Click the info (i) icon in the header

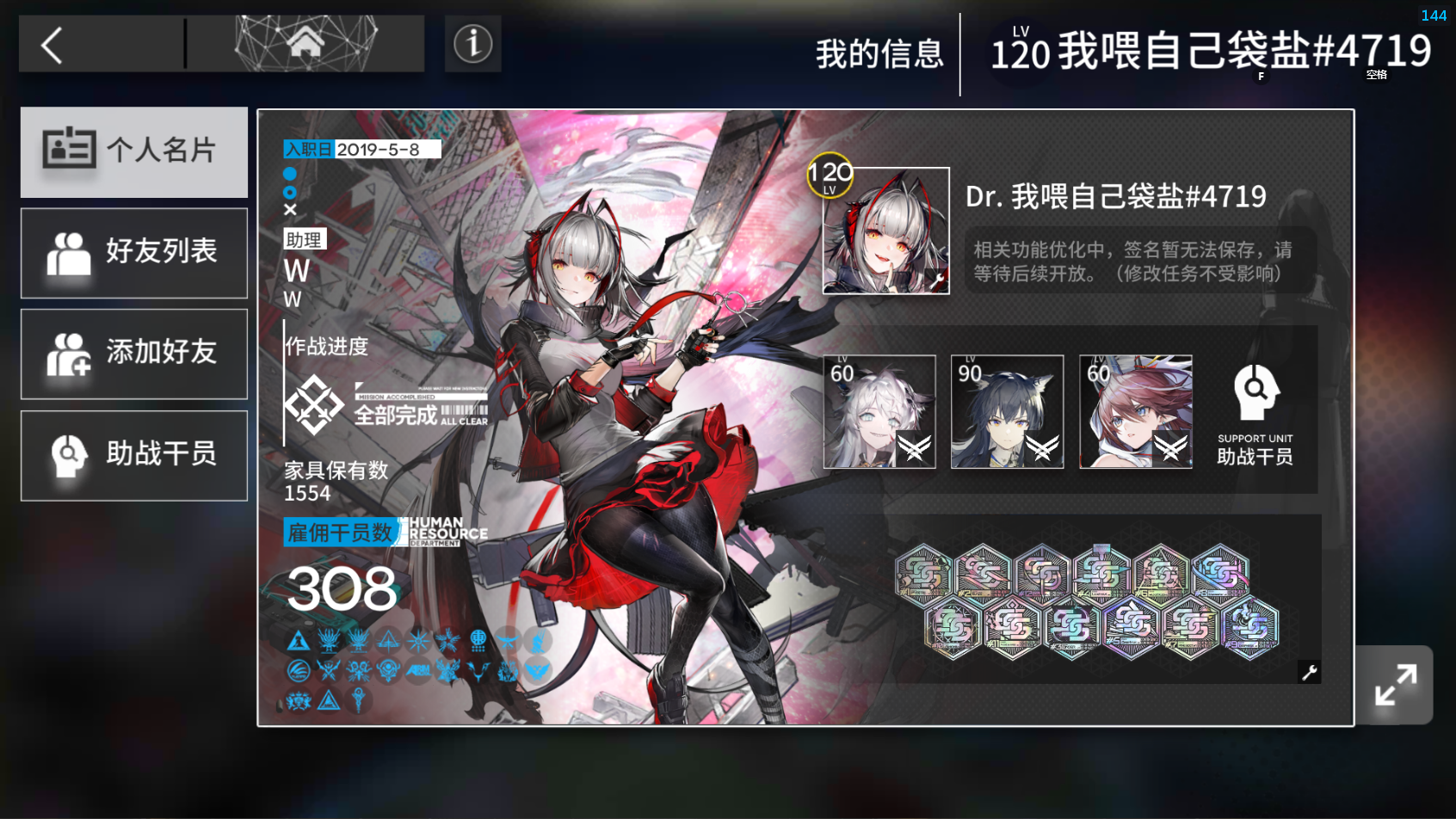coord(472,44)
